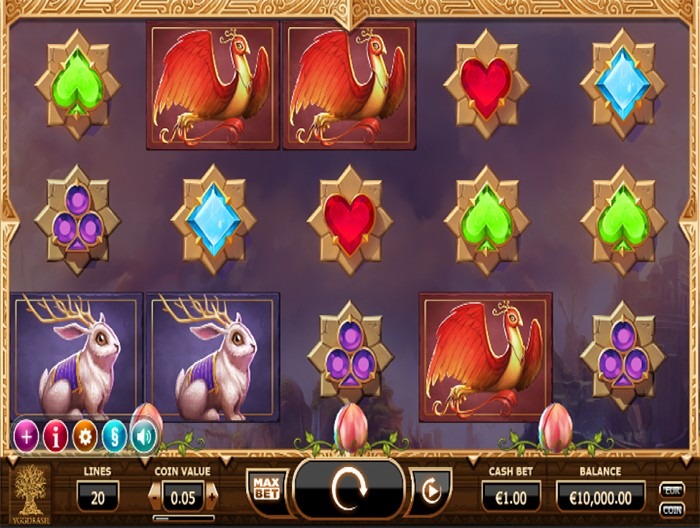Open settings with the orange gear icon
Screen dimensions: 700x528
click(x=86, y=435)
